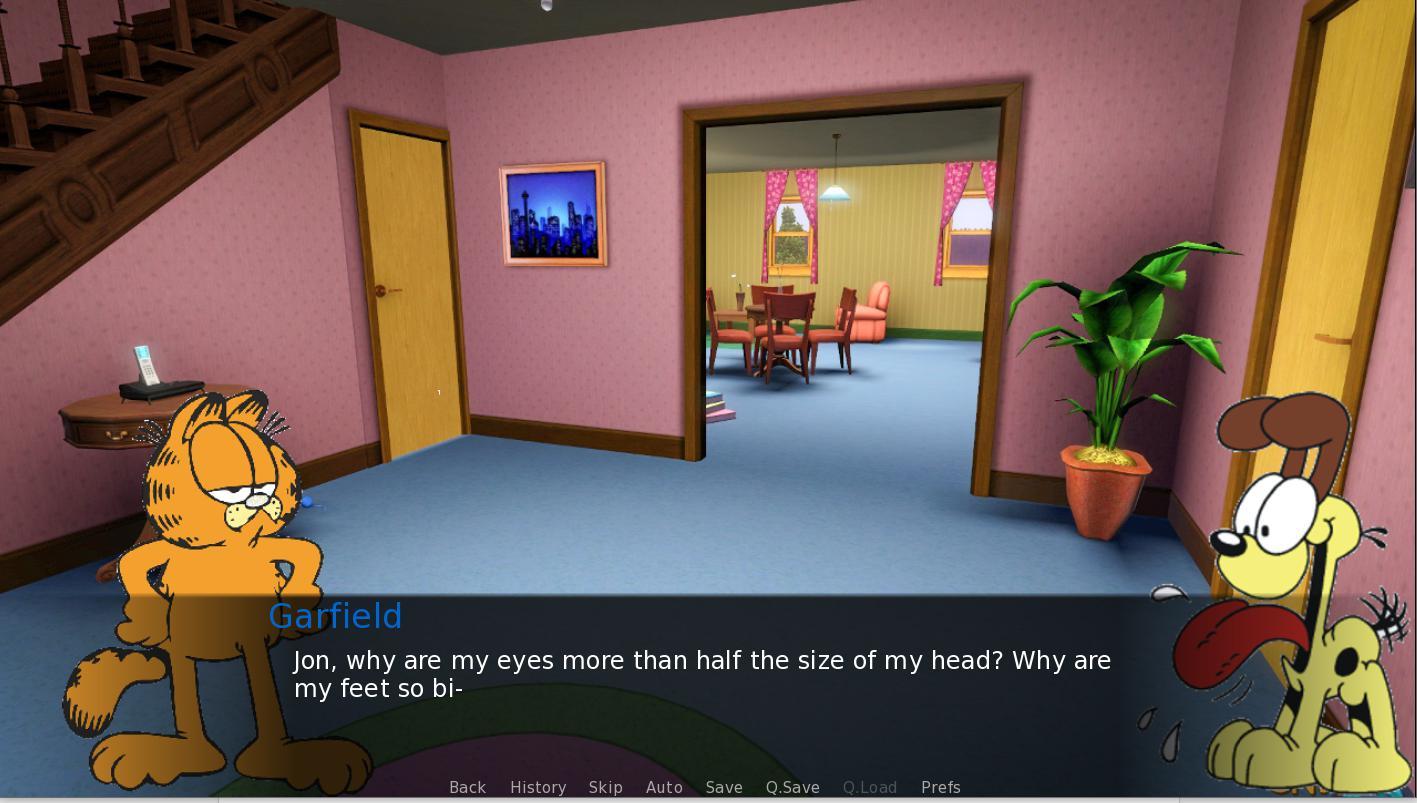Go back to the previous dialogue line
The width and height of the screenshot is (1417, 803).
tap(467, 787)
